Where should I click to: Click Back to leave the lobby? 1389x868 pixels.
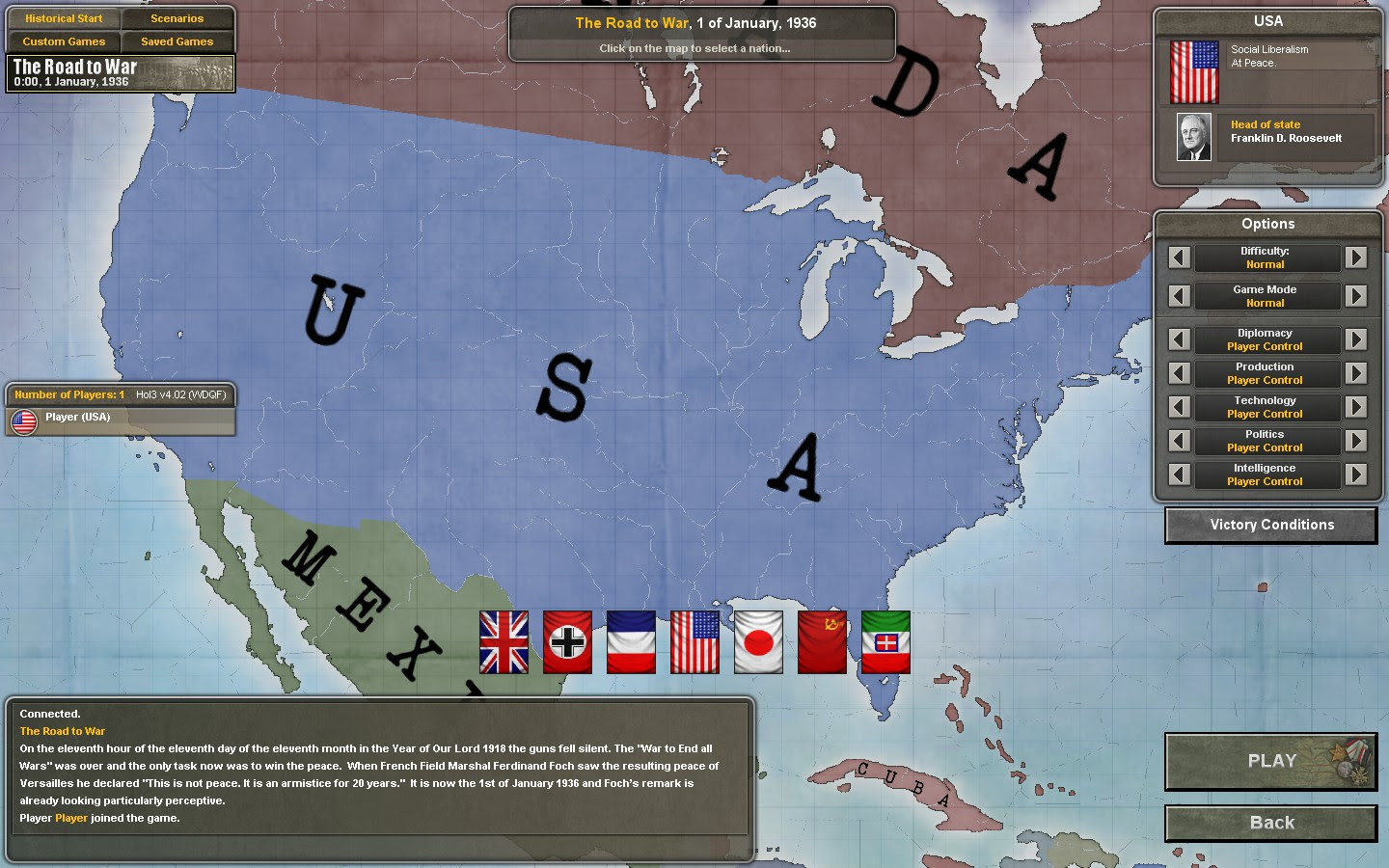(x=1270, y=823)
